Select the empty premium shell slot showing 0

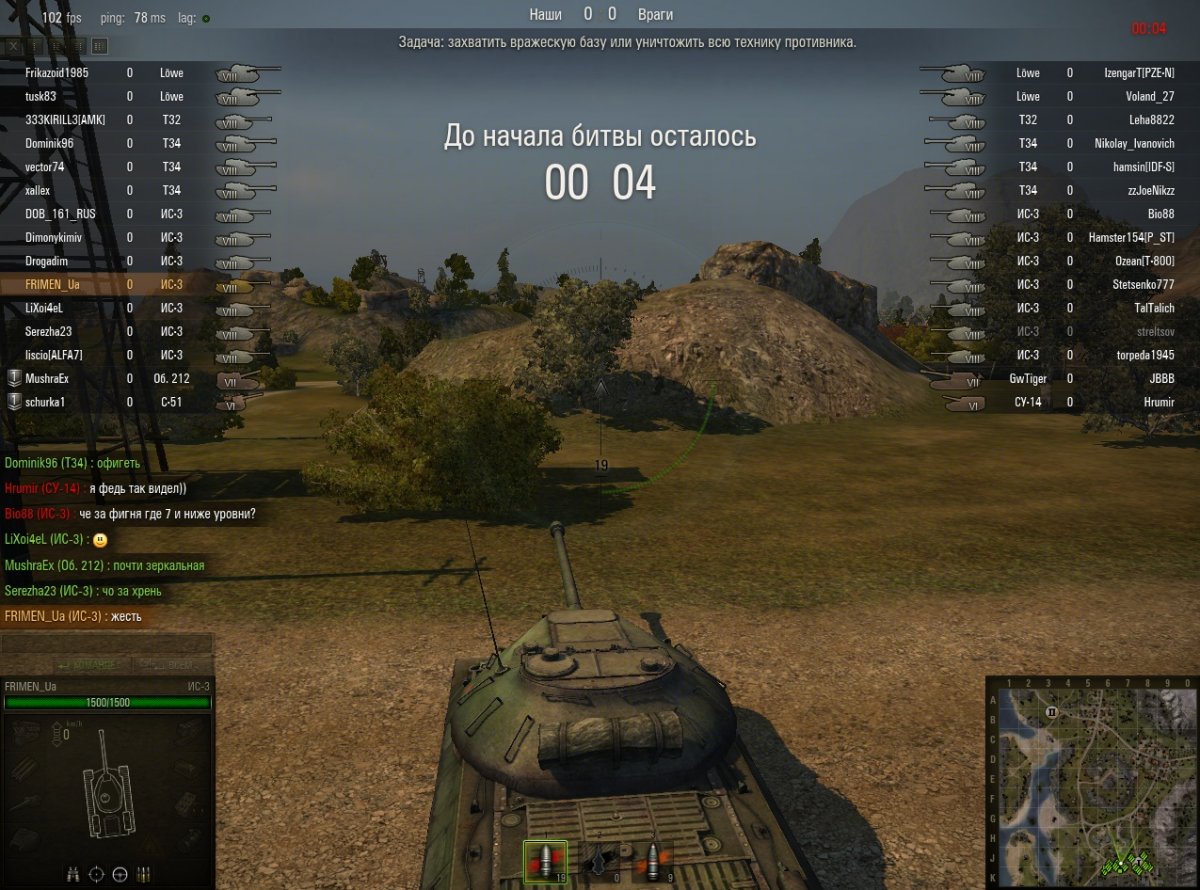[x=596, y=860]
